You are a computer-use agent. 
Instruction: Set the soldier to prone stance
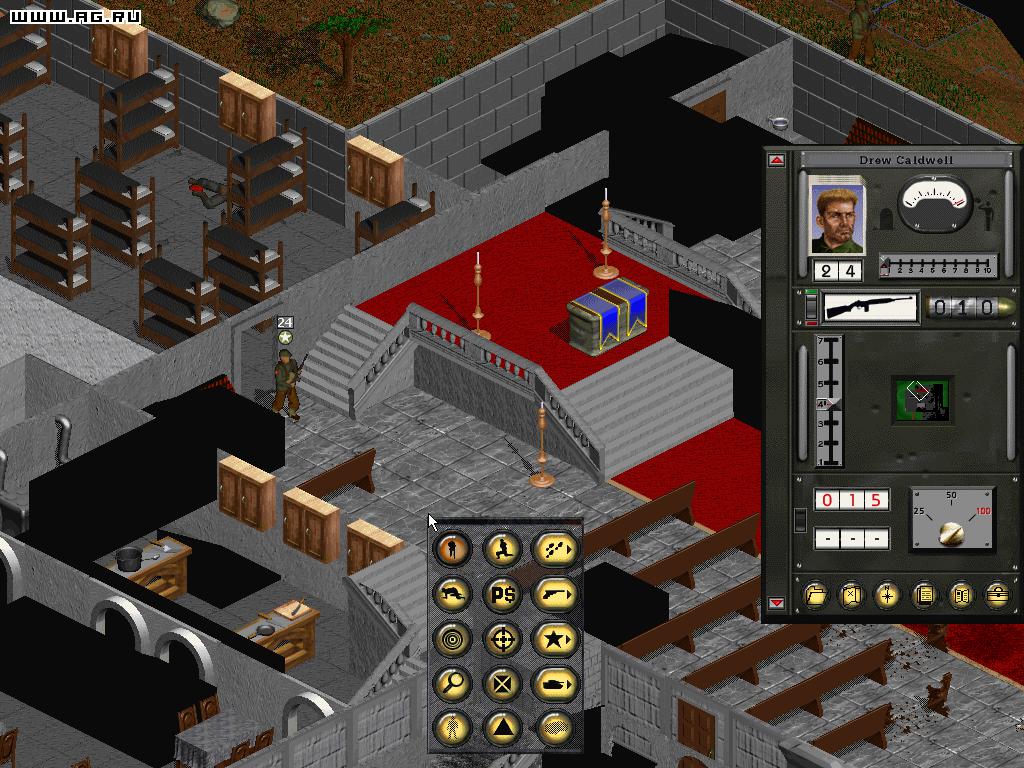point(453,593)
